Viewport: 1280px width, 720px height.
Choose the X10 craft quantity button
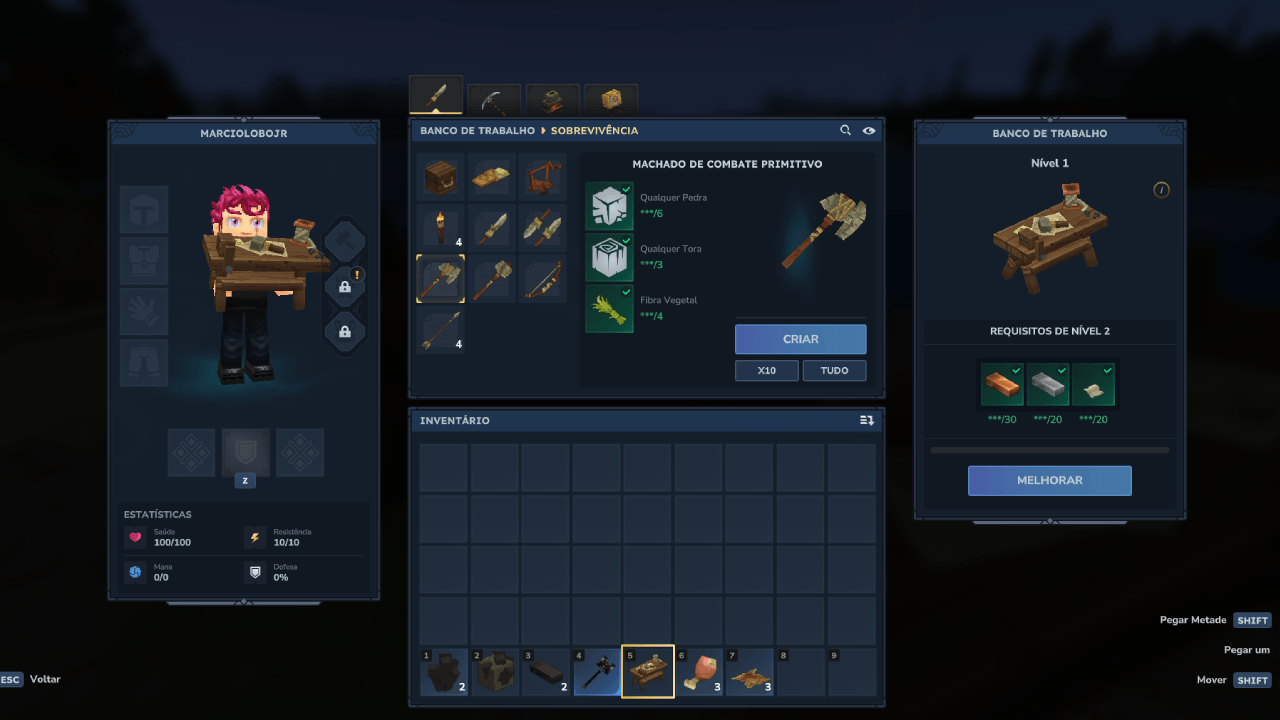(766, 370)
